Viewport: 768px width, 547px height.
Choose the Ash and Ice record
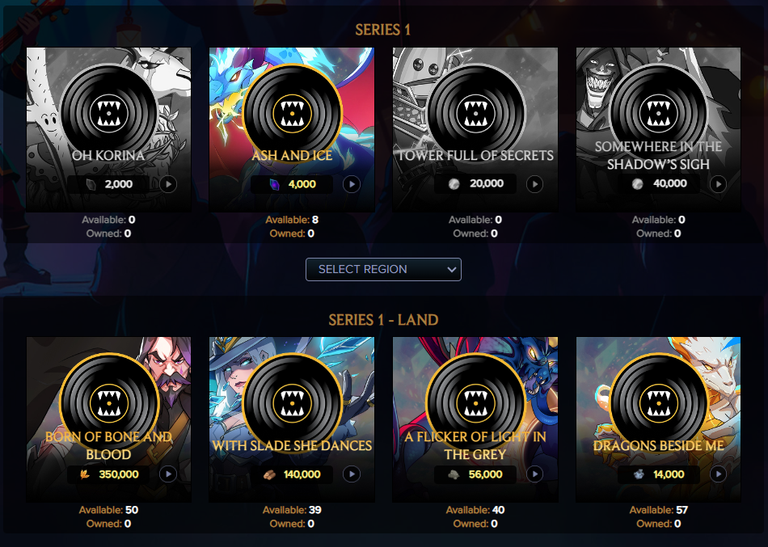(291, 108)
